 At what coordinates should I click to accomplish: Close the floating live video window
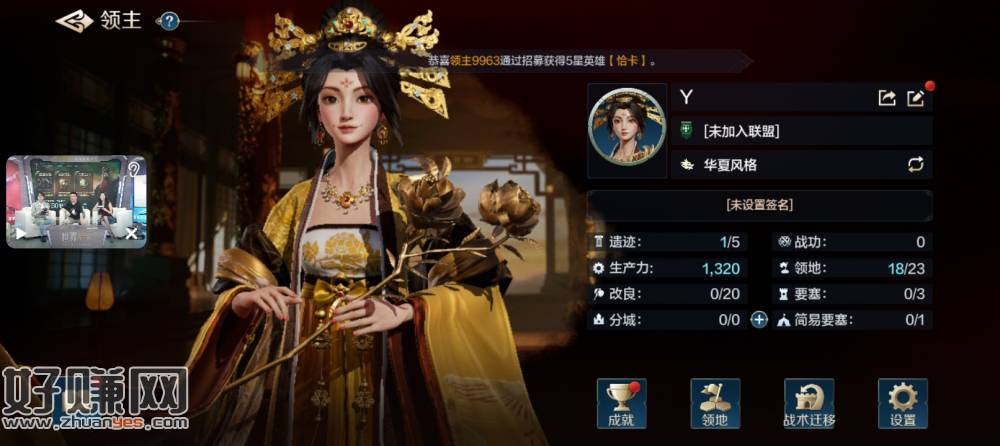pyautogui.click(x=132, y=234)
